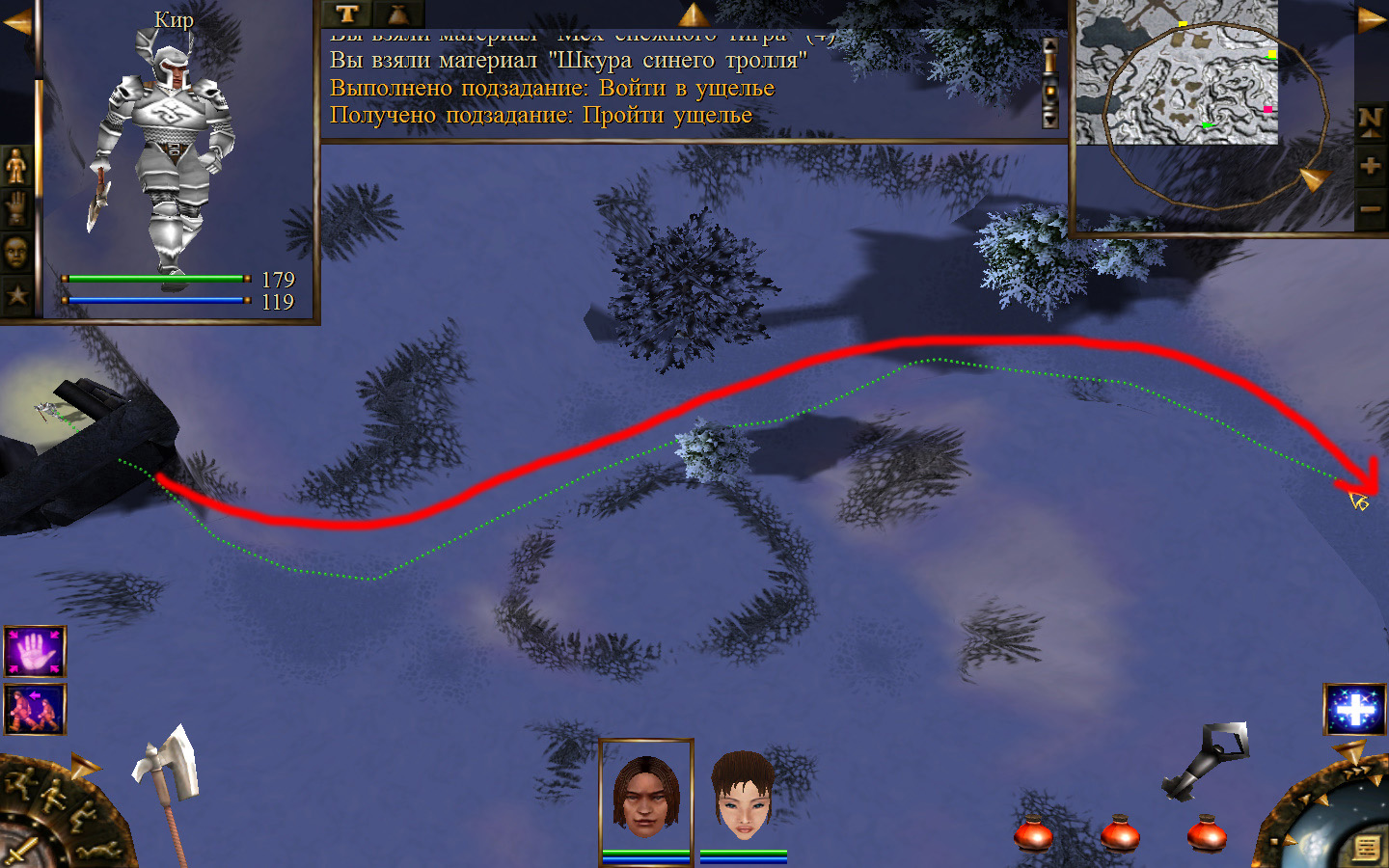The width and height of the screenshot is (1389, 868).
Task: Select the female companion portrait
Action: coord(743,797)
